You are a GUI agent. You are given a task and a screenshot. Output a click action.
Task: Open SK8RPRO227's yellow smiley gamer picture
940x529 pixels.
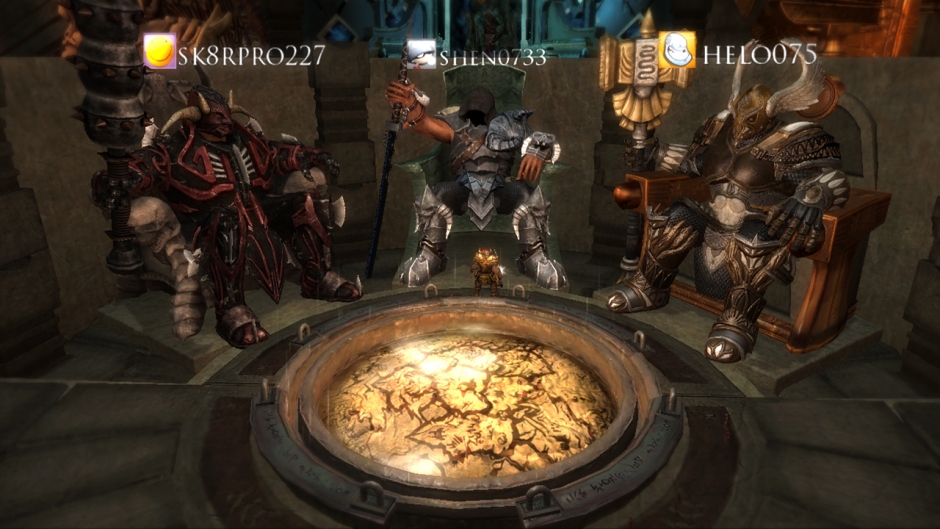tap(159, 51)
